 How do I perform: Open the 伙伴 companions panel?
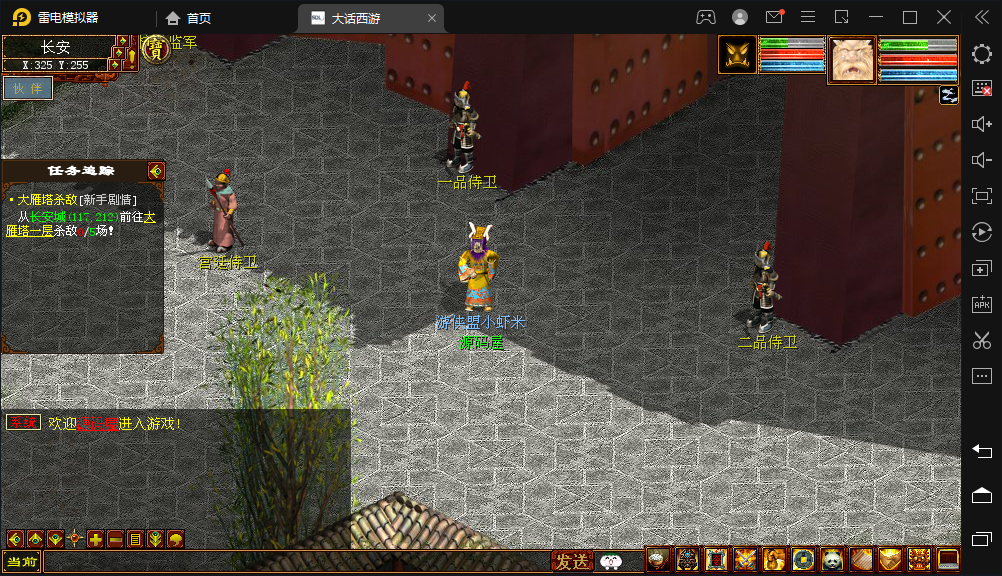27,88
